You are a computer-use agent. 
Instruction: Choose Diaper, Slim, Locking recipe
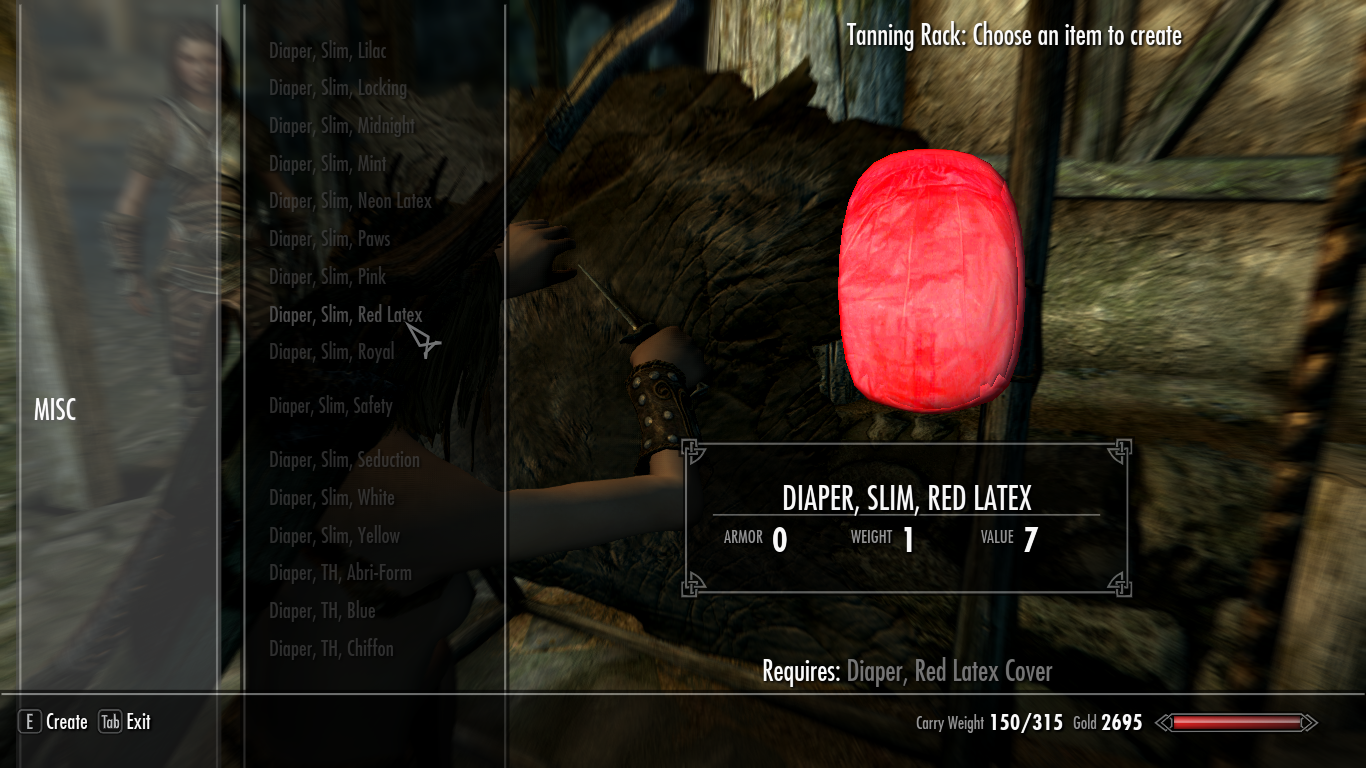[336, 88]
